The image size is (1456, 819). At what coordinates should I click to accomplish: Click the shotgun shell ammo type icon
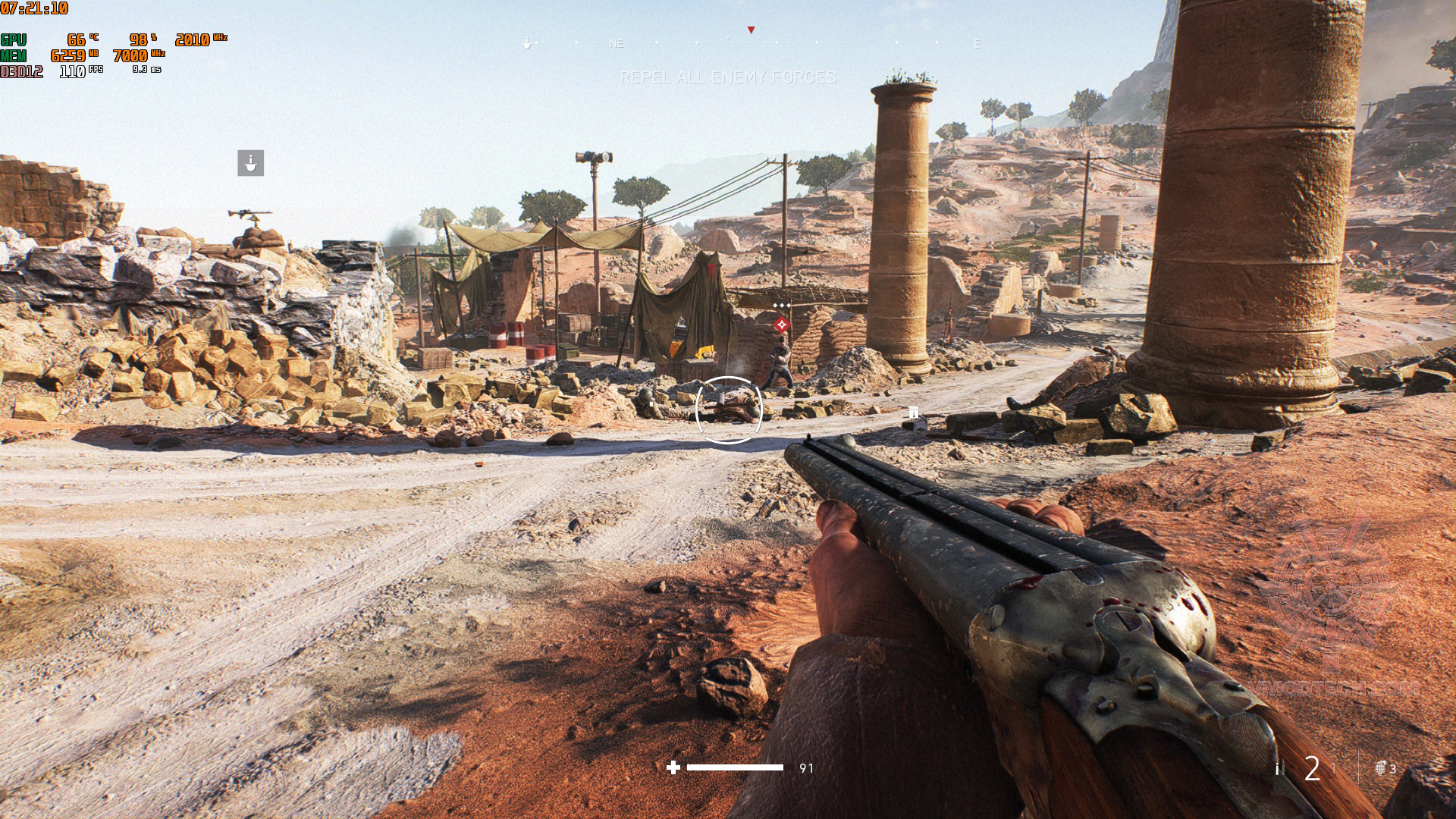[x=1278, y=768]
